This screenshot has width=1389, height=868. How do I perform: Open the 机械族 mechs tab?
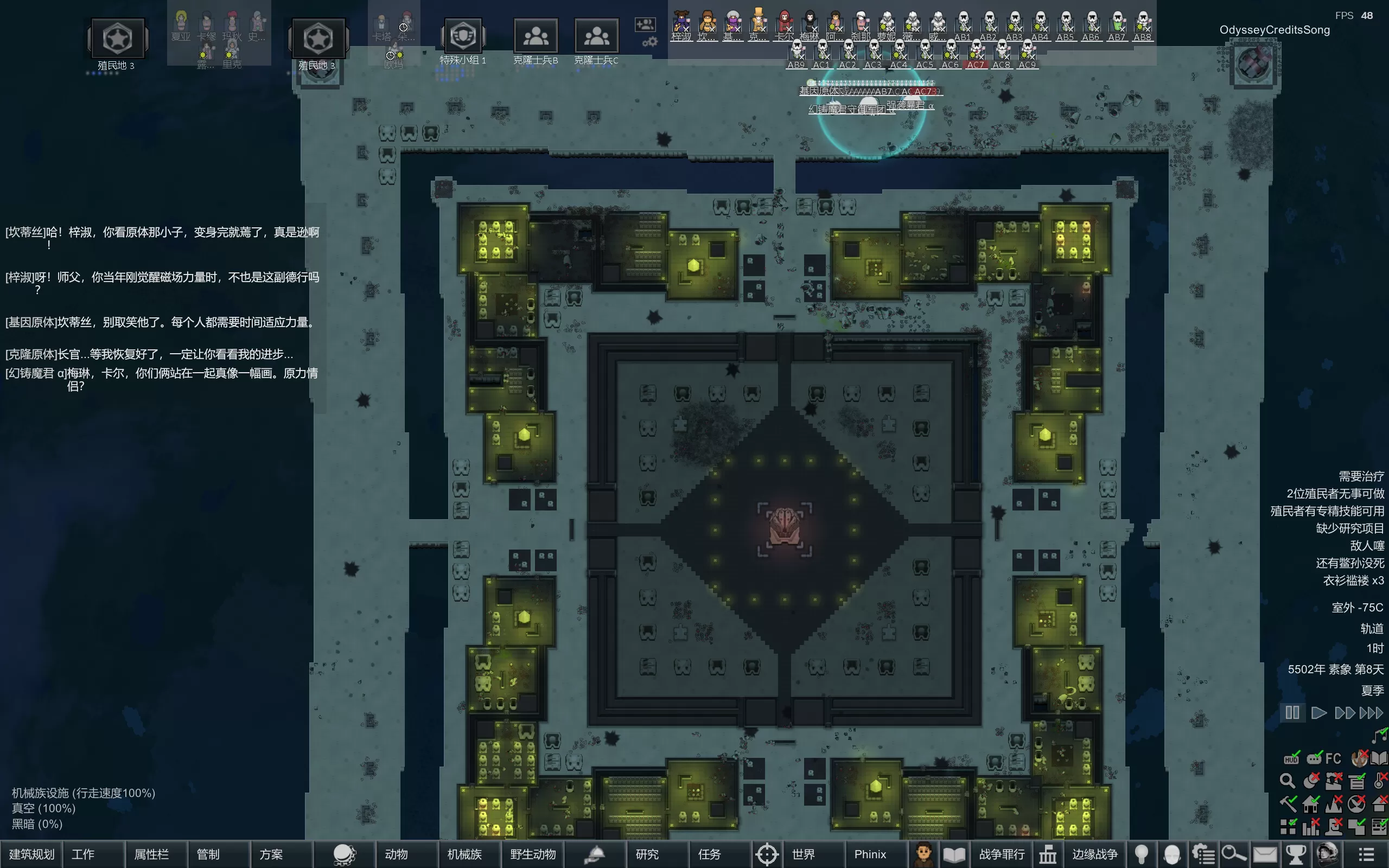tap(464, 854)
